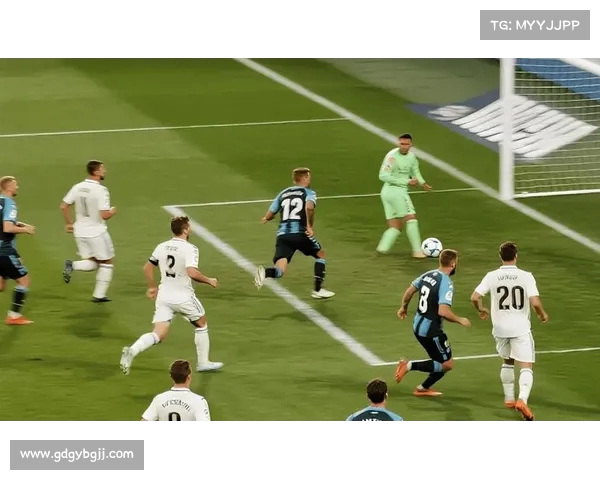Click the TG: MYYJJPP badge
600x480 pixels.
pos(534,25)
